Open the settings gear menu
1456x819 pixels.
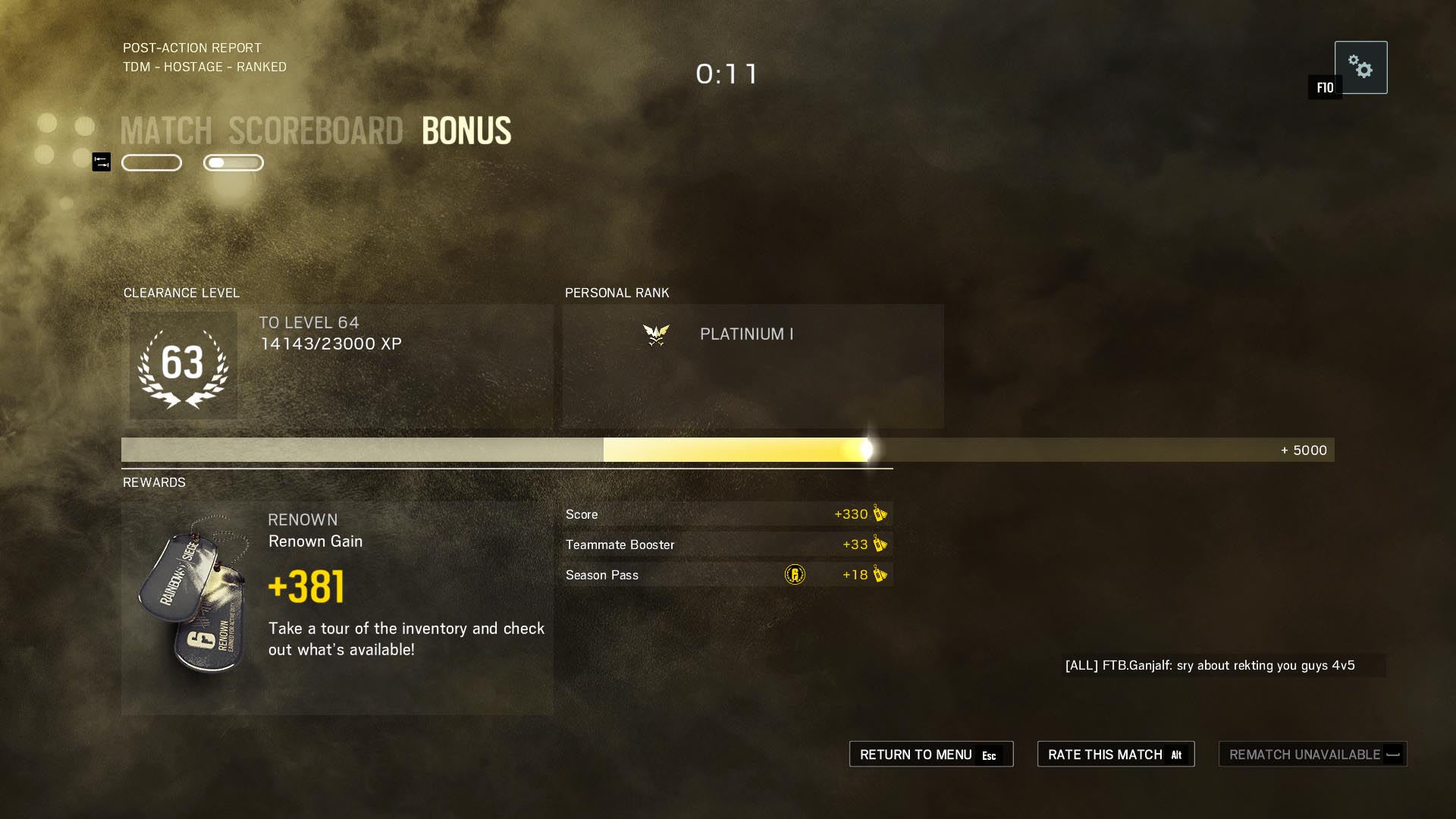[1362, 67]
